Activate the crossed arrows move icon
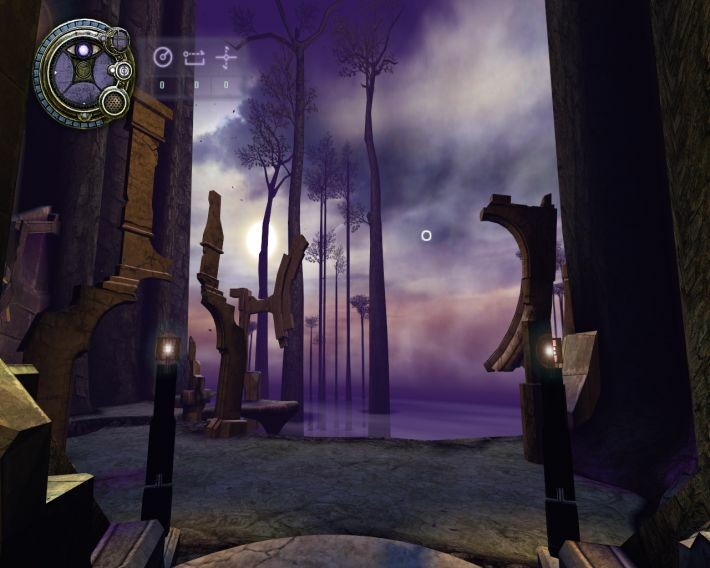The image size is (710, 568). tap(228, 56)
